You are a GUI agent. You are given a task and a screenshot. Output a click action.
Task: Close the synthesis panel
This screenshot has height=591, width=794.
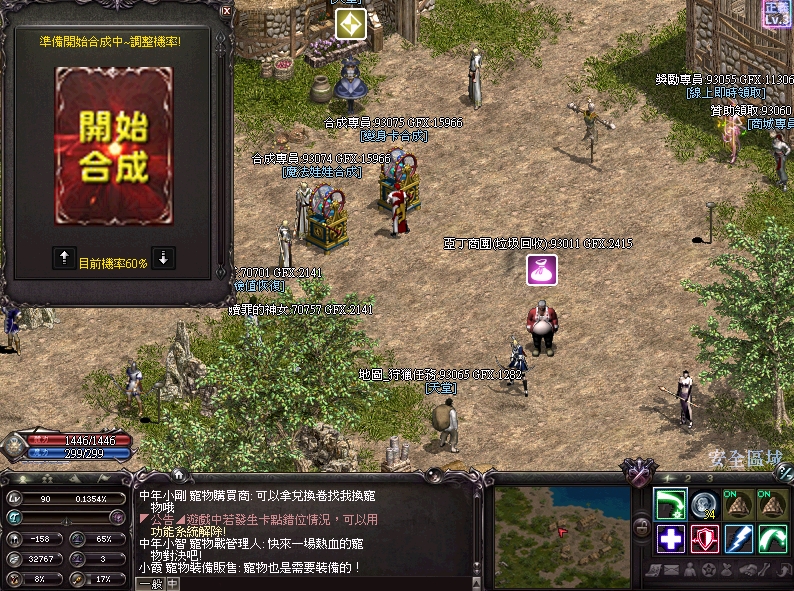226,10
